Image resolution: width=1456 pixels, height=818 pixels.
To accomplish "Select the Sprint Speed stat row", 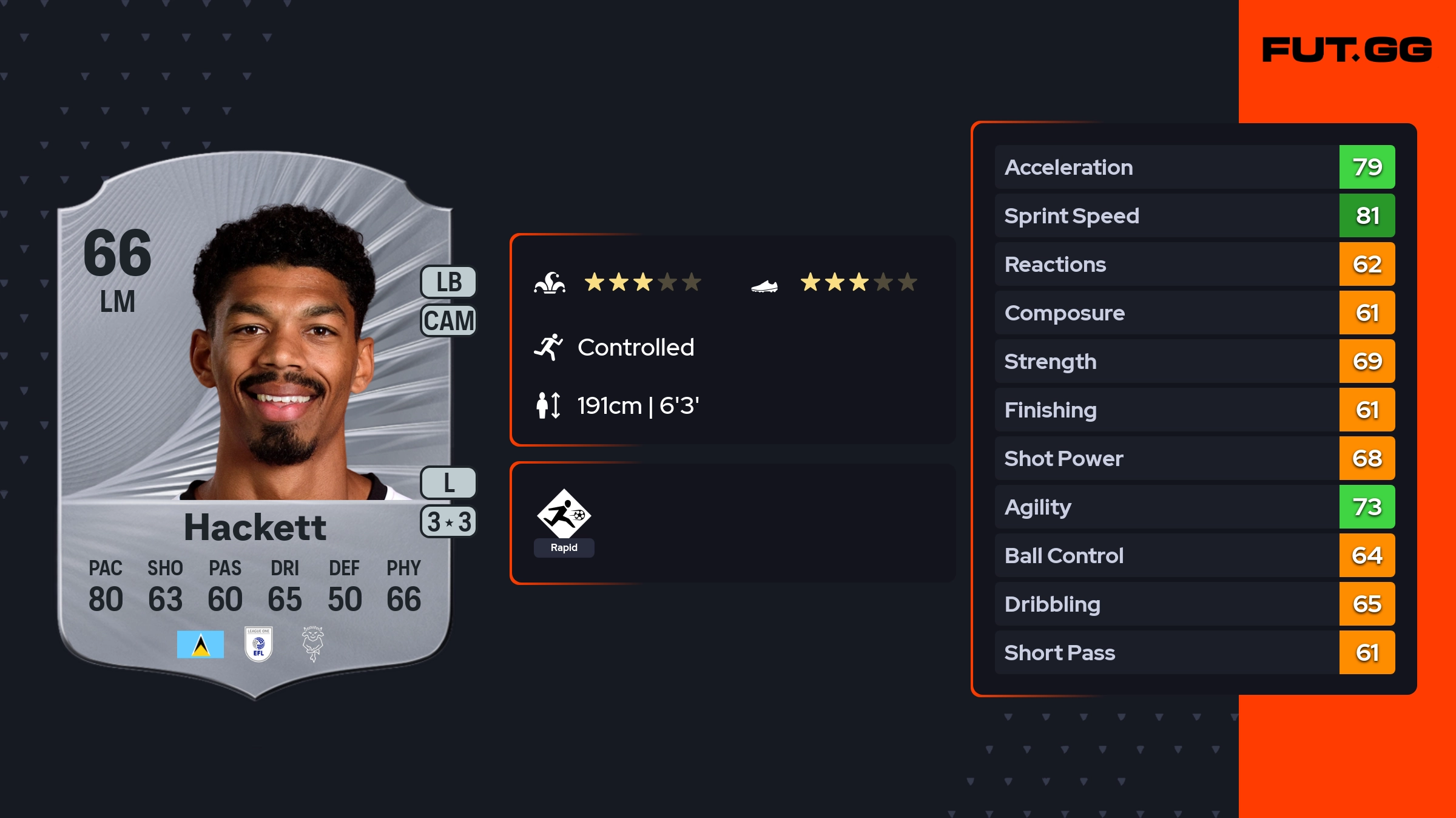I will coord(1194,215).
